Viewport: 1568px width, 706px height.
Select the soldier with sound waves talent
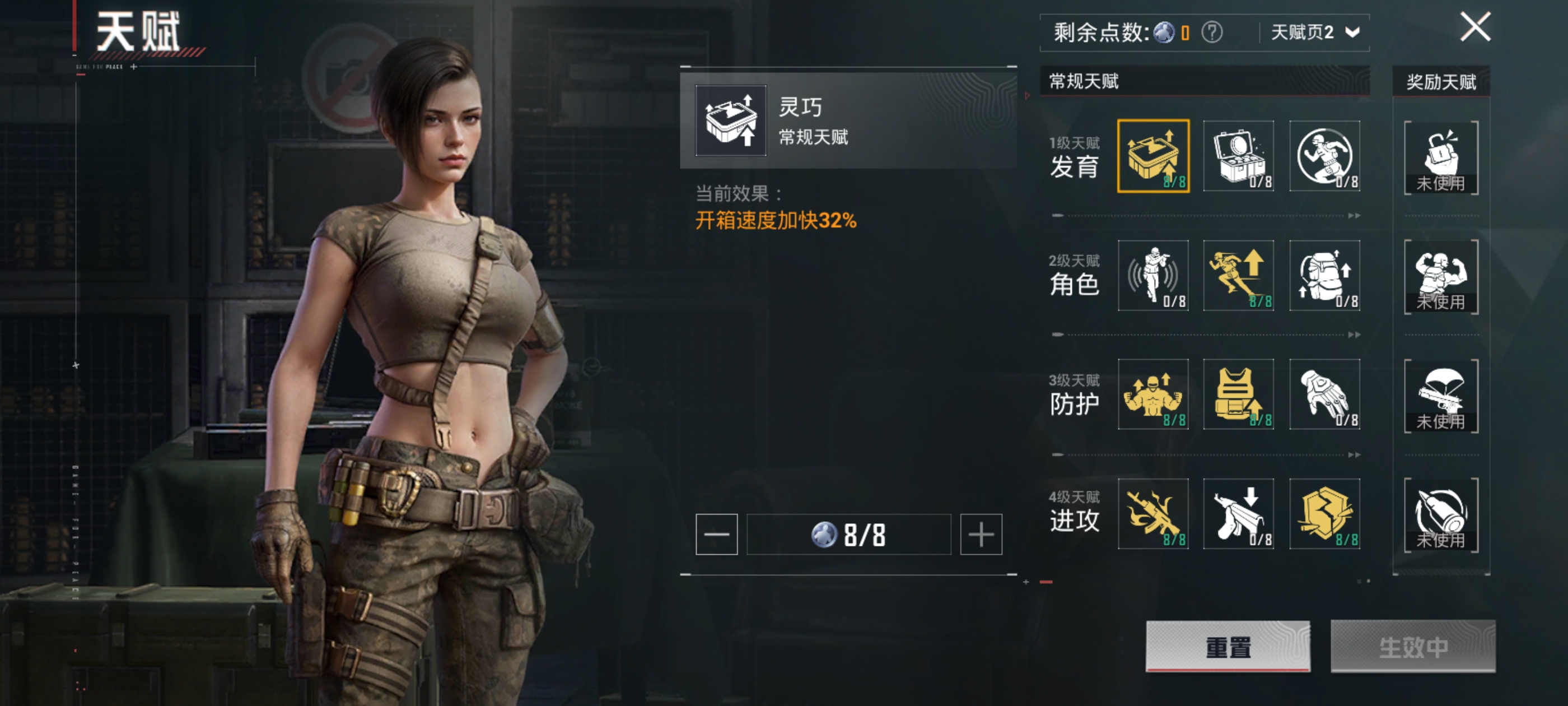(x=1153, y=275)
